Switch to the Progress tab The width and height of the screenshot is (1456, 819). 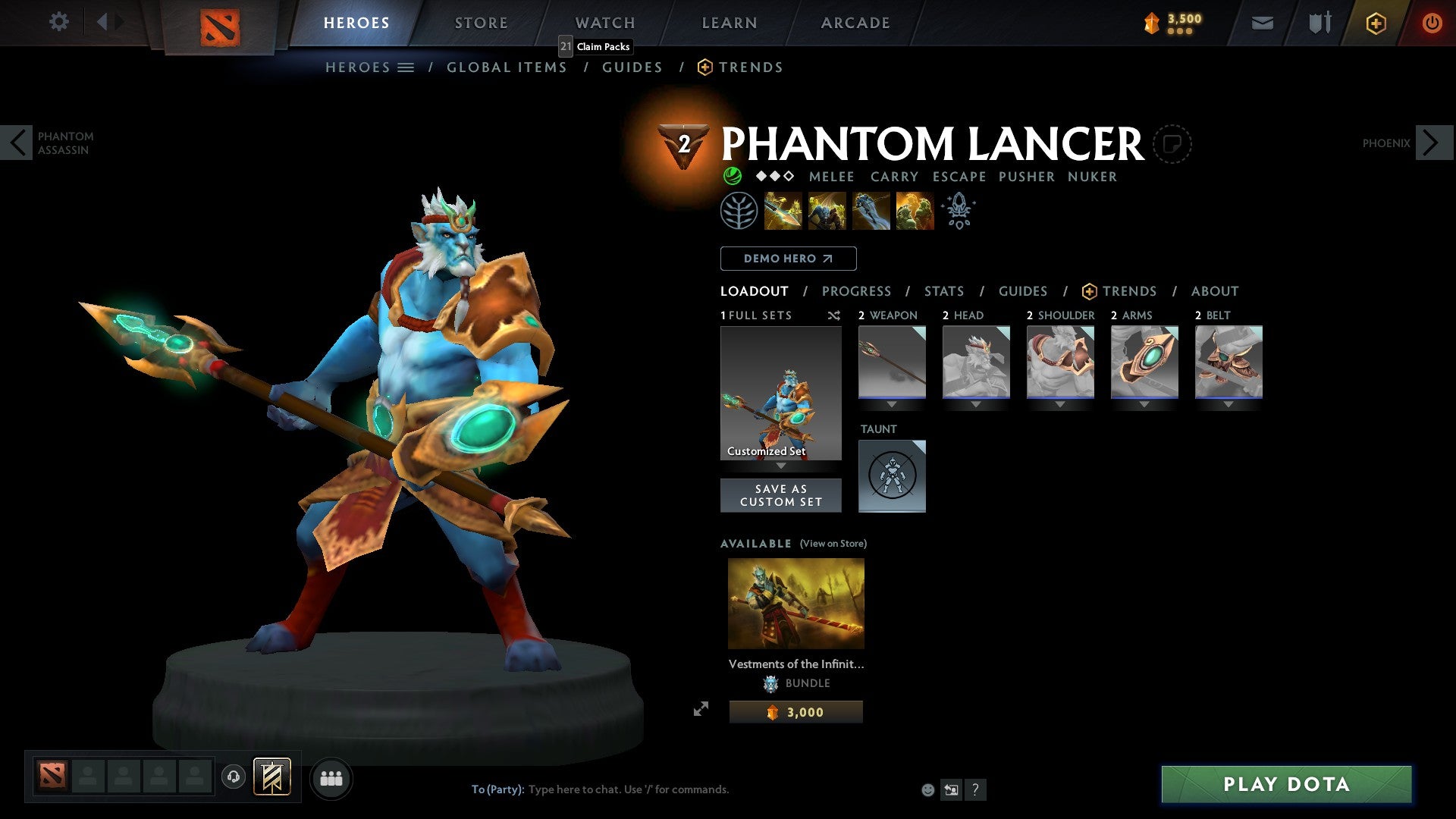(857, 290)
